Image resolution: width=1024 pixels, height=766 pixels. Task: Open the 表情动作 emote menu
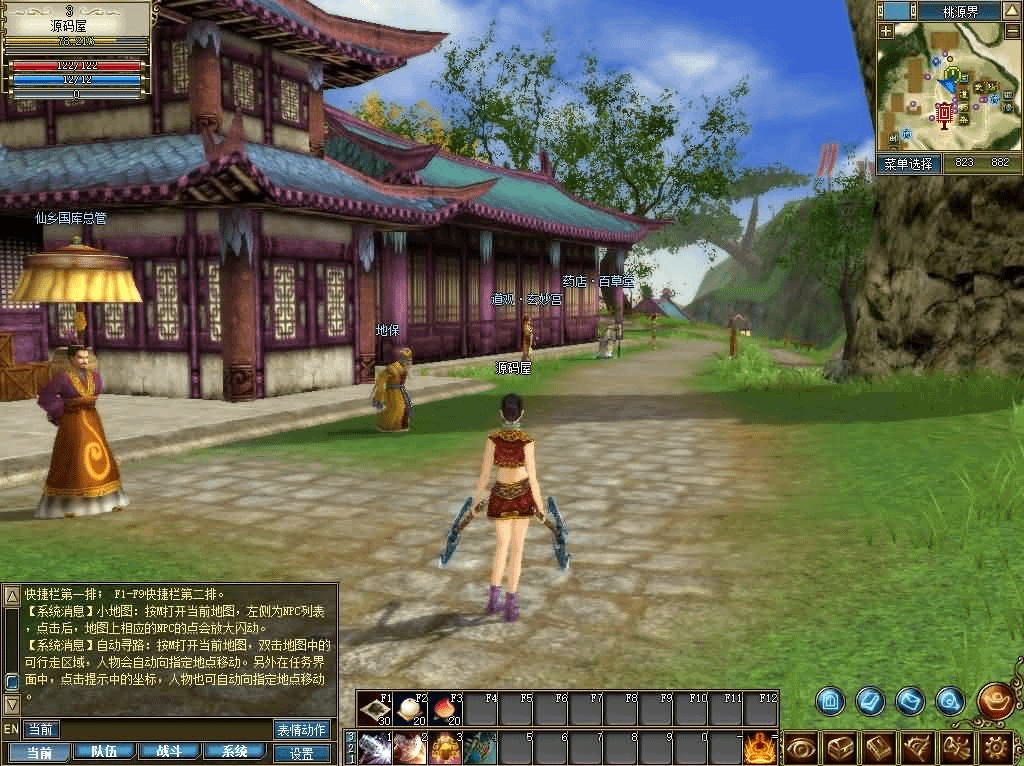[x=301, y=730]
